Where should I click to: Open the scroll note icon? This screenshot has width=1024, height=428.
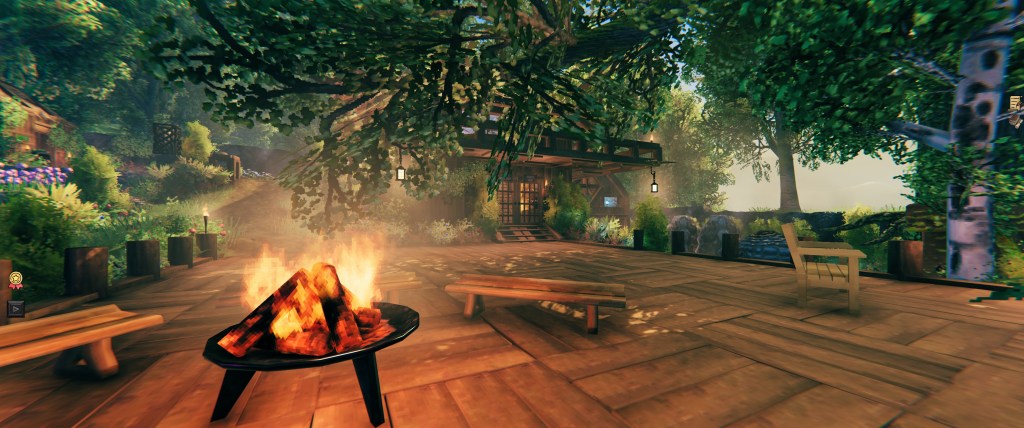point(1015,103)
